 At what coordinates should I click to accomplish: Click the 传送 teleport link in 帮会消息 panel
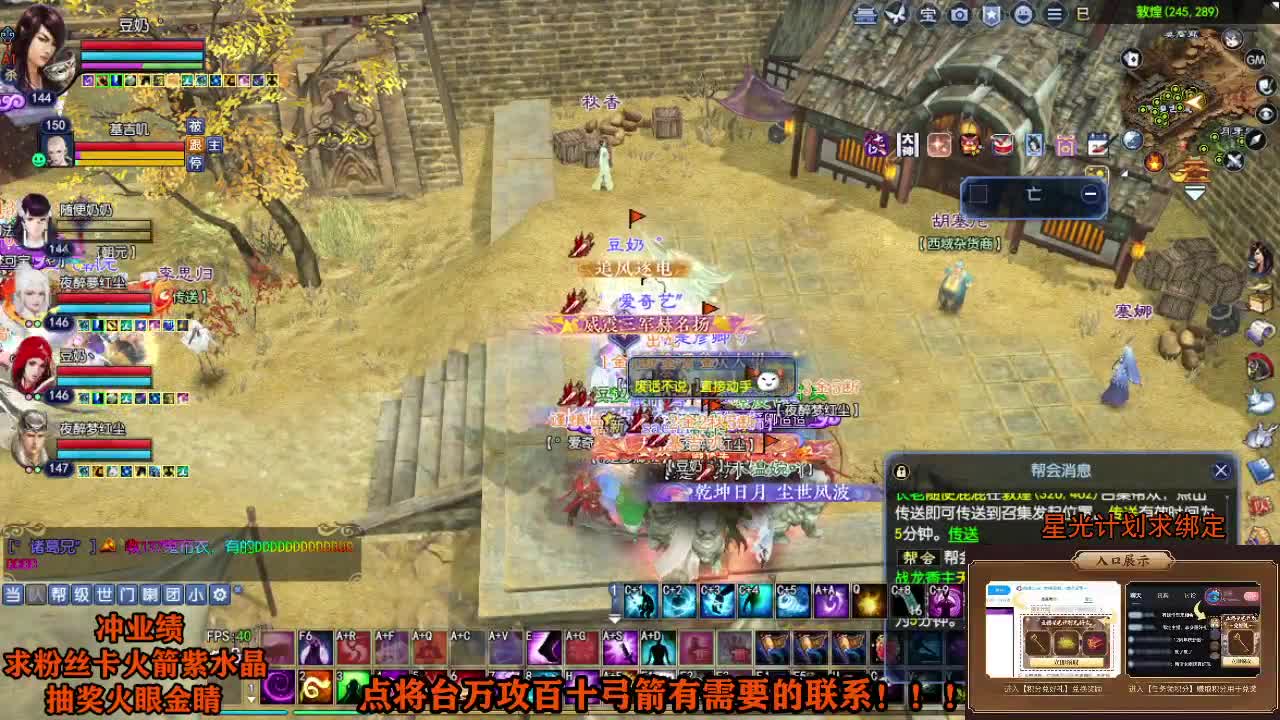click(x=962, y=532)
